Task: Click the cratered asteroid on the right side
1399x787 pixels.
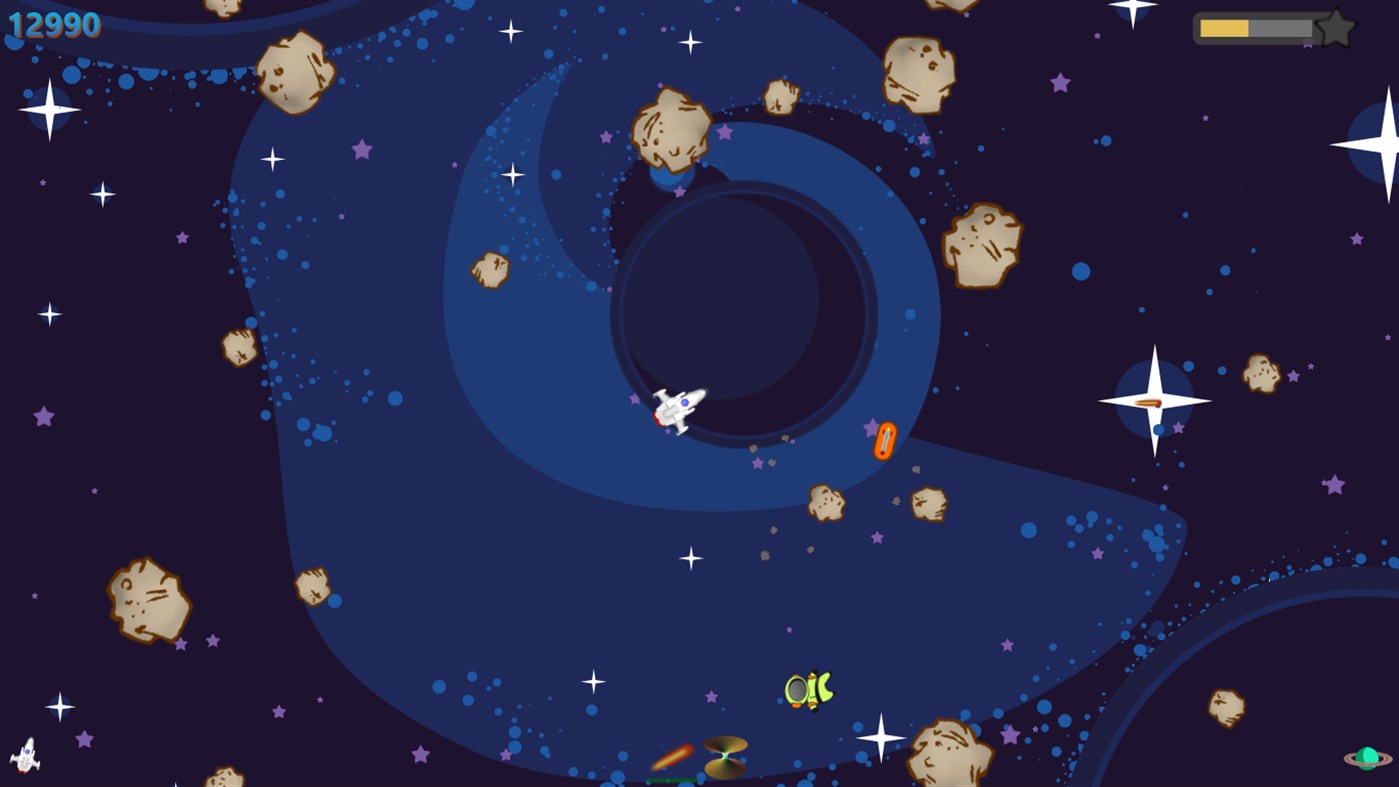Action: [981, 245]
